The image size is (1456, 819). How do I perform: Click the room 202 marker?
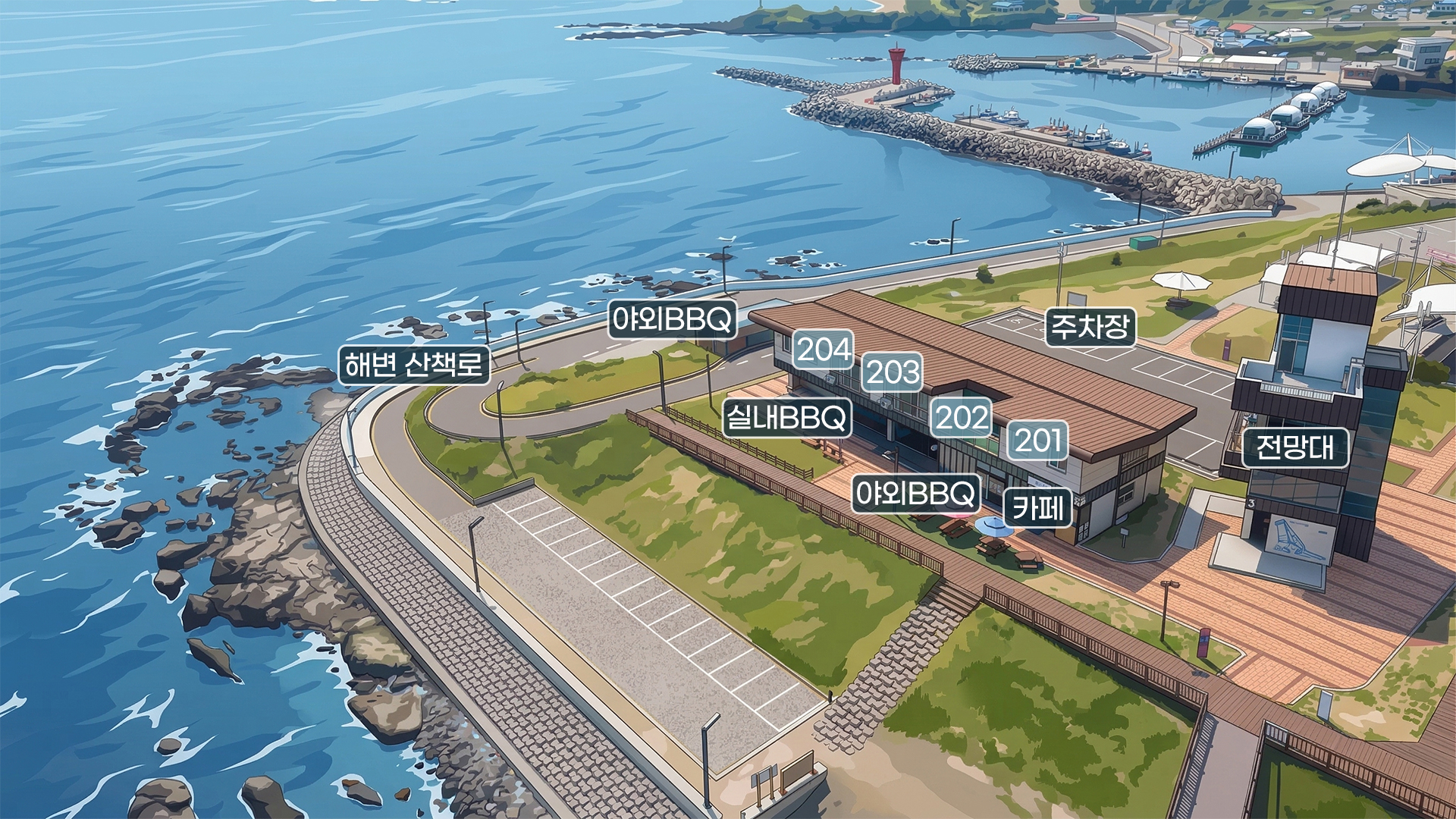[962, 418]
